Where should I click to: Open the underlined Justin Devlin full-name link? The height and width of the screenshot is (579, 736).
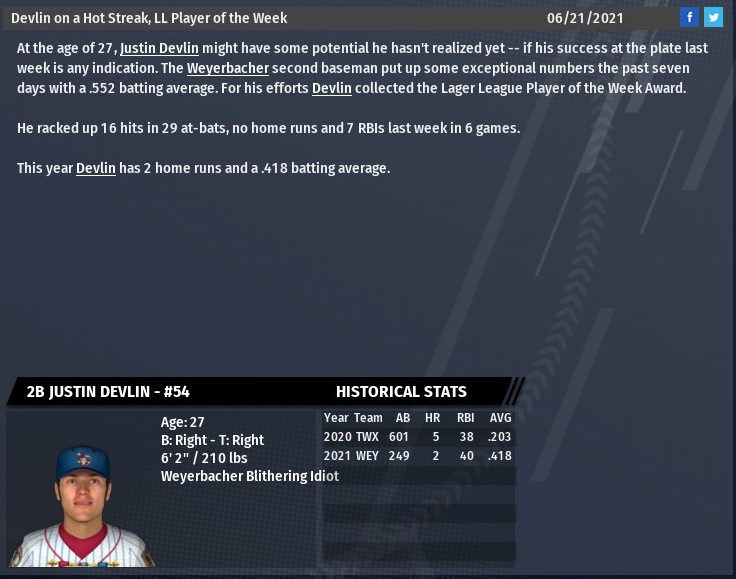(159, 49)
